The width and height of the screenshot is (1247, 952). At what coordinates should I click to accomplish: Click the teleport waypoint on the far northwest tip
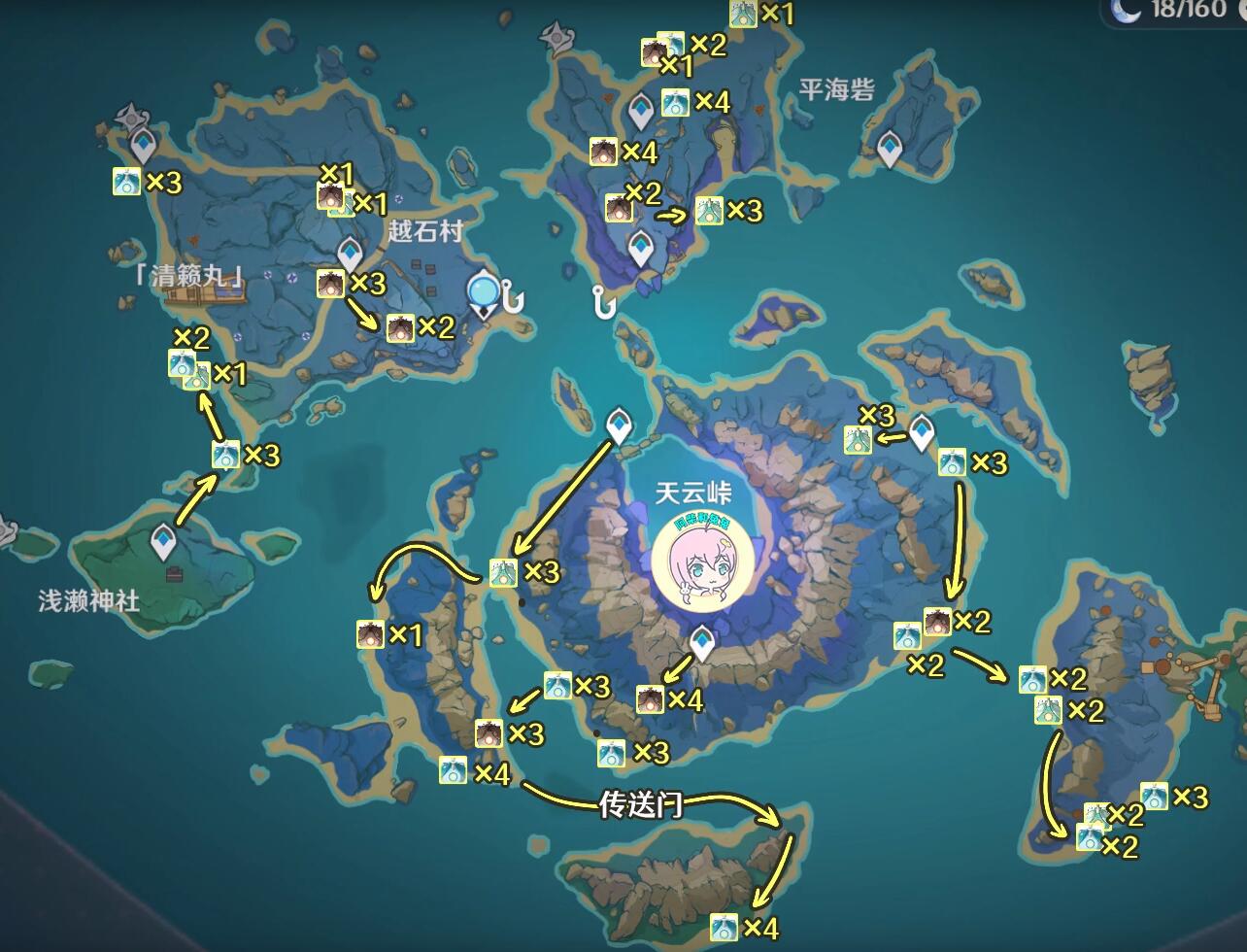(143, 146)
